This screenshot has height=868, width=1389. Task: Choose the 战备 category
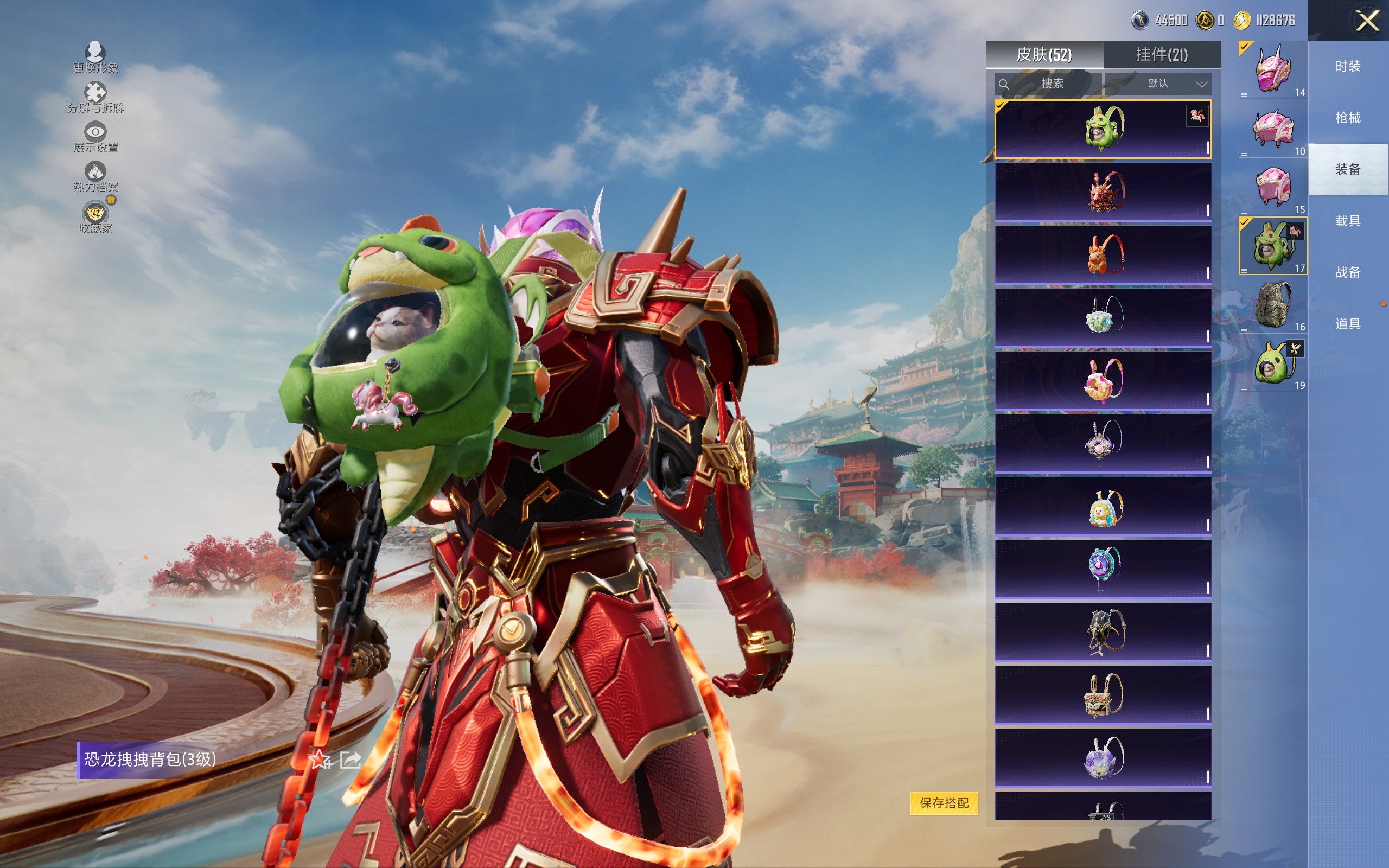point(1348,272)
